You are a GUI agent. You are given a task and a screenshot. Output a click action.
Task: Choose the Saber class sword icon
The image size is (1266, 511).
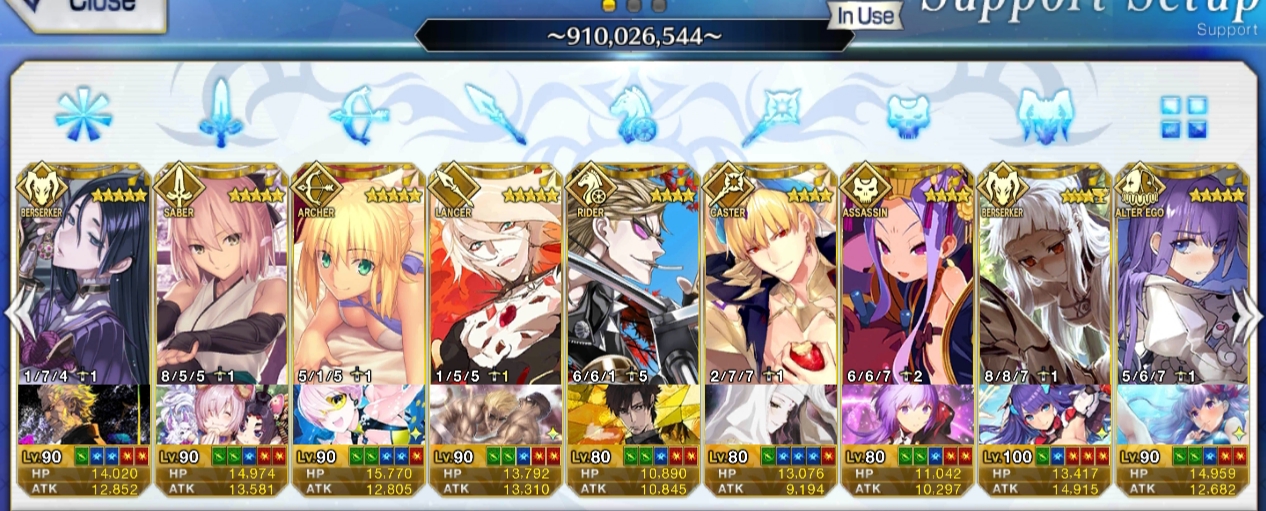click(220, 115)
